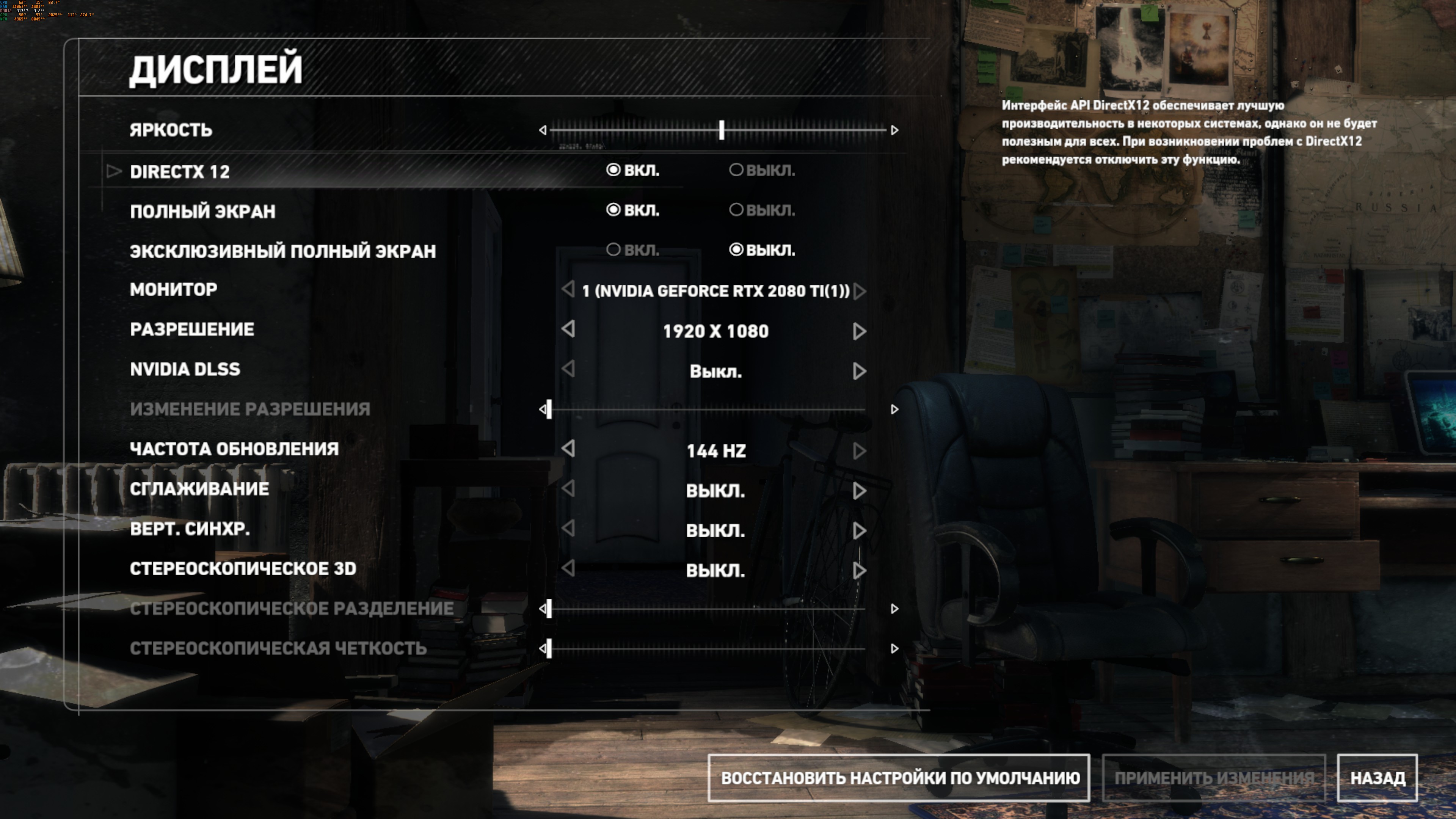
Task: Increase resolution with the right arrow
Action: click(x=859, y=331)
